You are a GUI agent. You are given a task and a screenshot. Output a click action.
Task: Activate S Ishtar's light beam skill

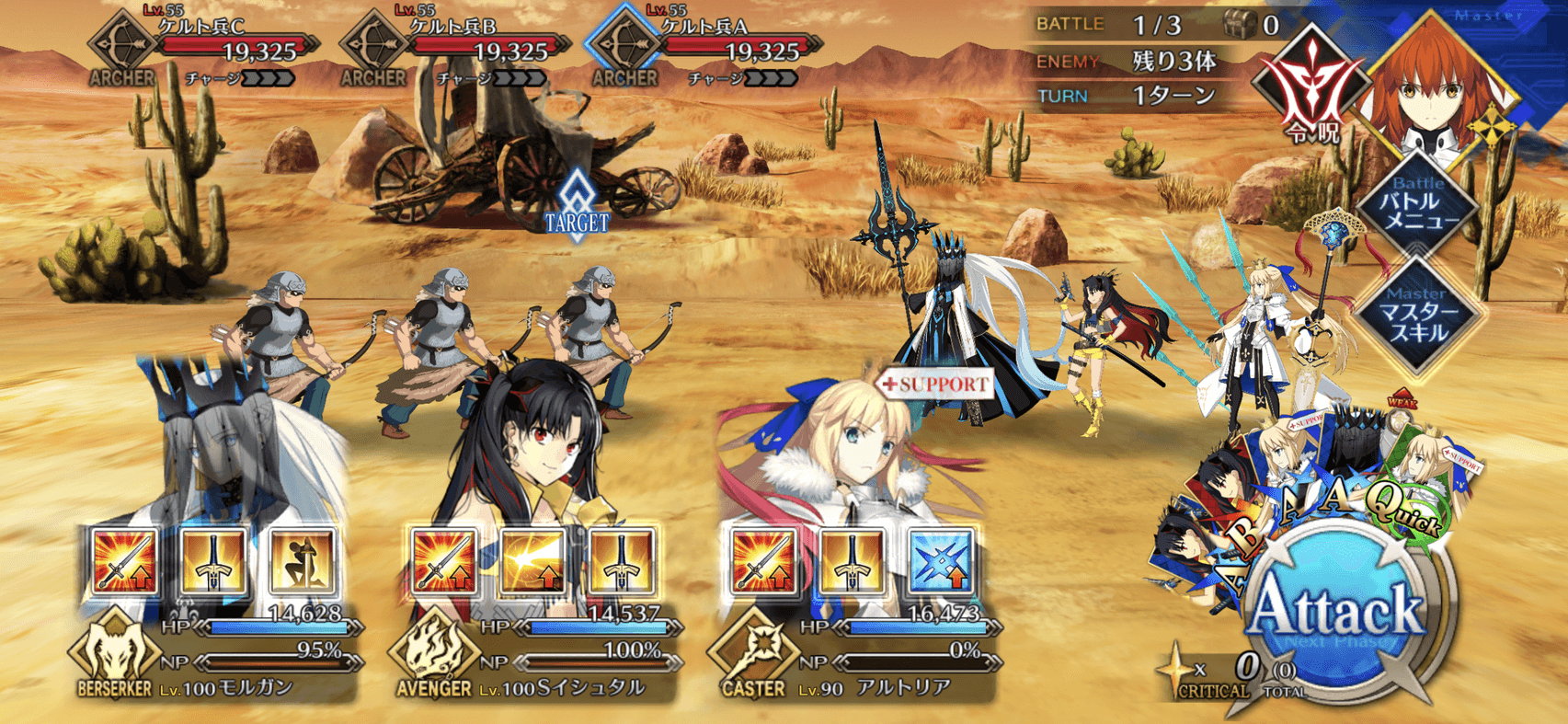[532, 561]
